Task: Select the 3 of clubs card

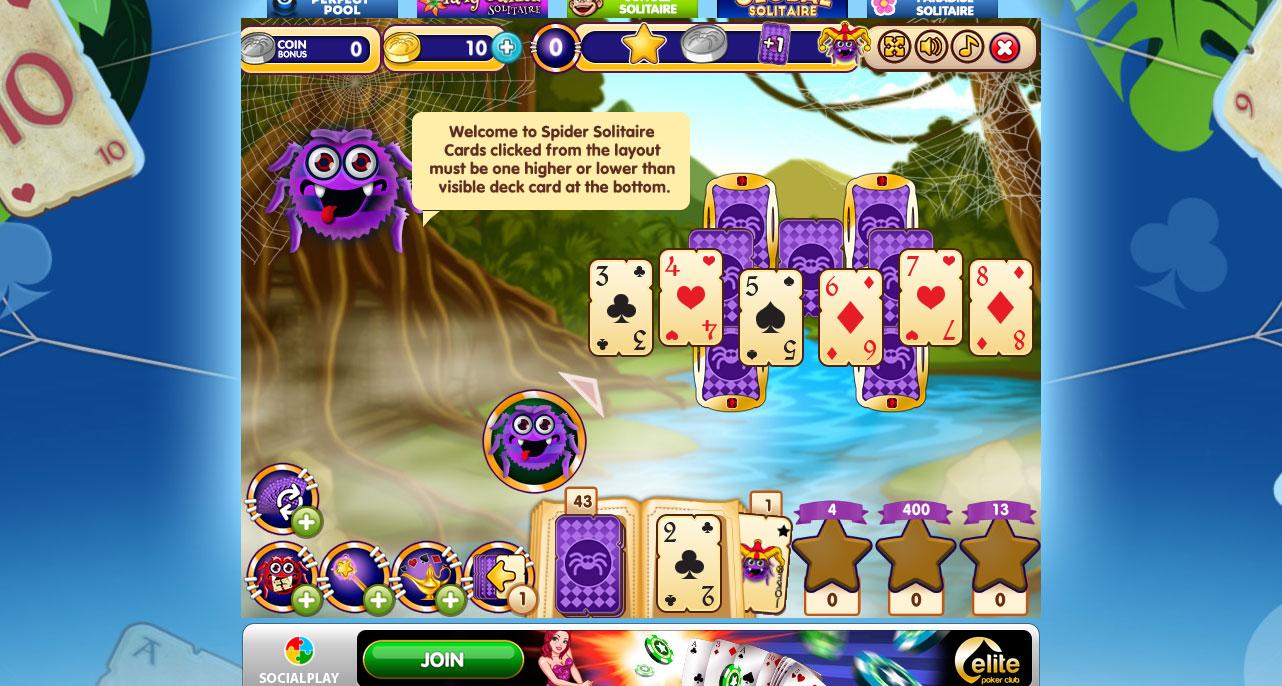Action: [620, 307]
